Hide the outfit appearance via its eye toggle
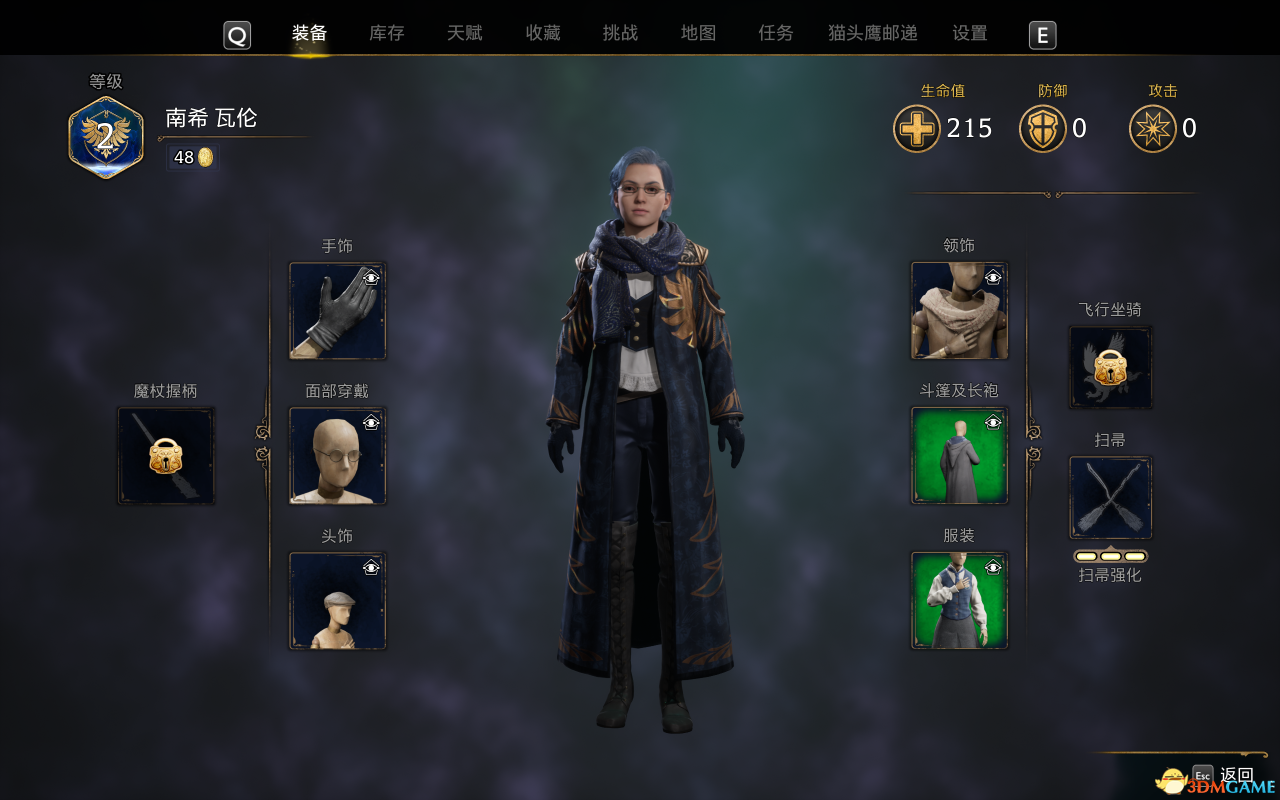 [x=992, y=567]
